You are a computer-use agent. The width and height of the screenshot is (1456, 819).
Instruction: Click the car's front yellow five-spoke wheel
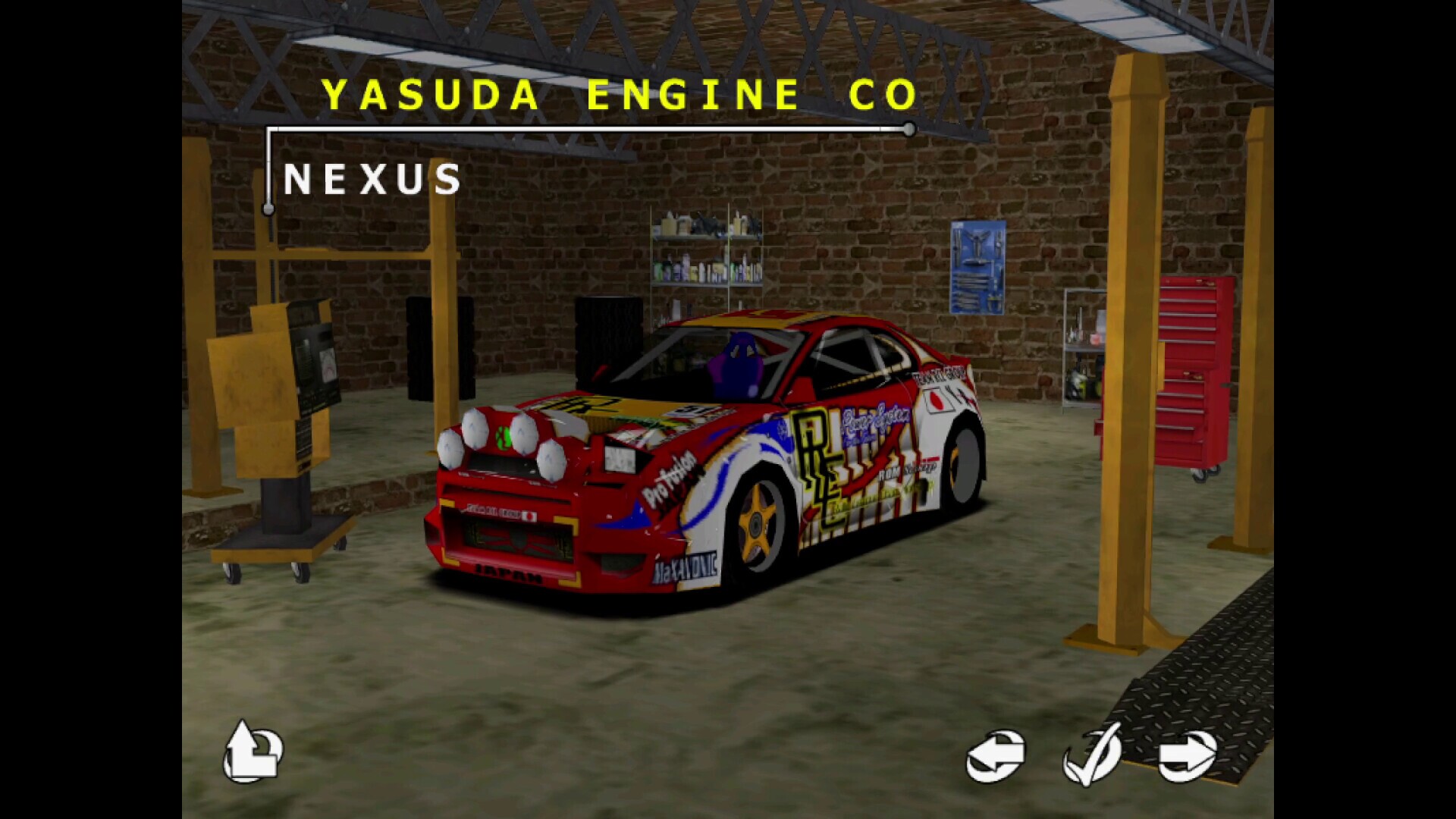[x=755, y=523]
